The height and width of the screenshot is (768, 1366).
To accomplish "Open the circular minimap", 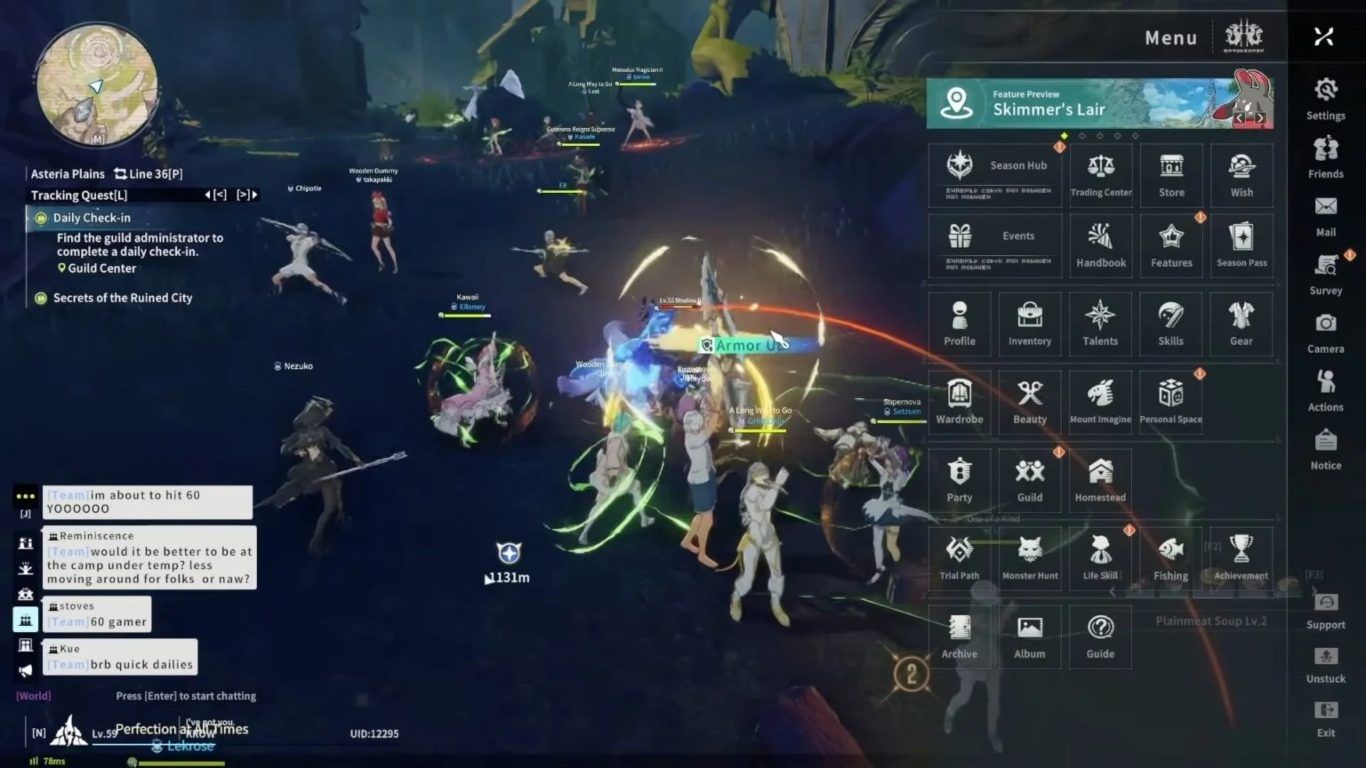I will tap(96, 84).
